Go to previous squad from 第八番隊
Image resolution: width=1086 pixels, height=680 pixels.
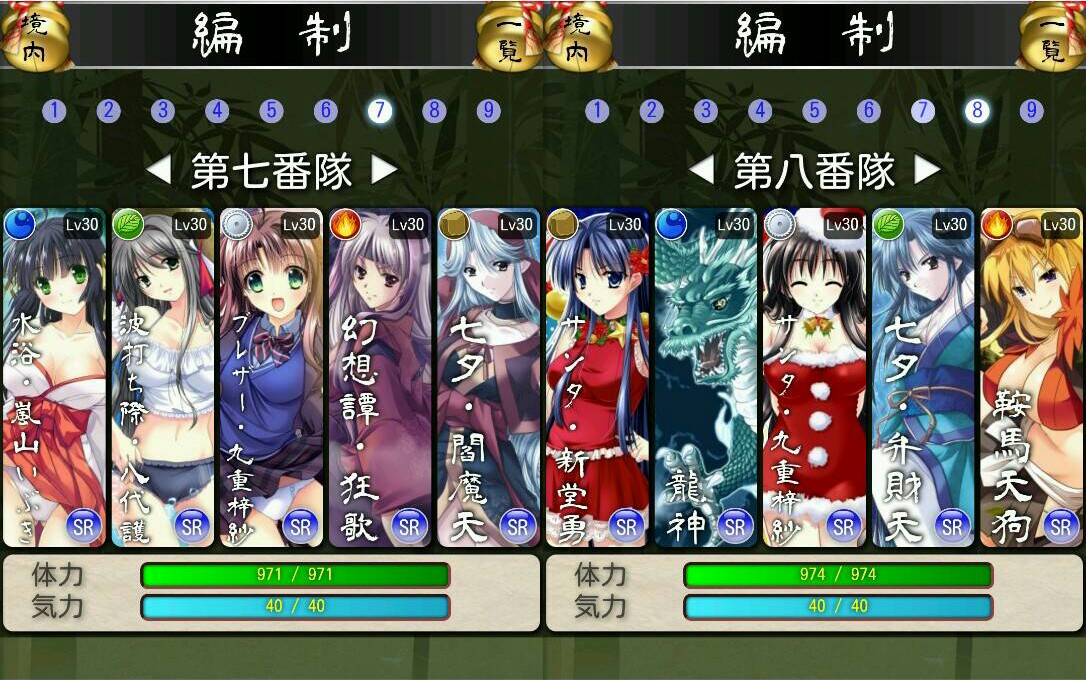701,171
